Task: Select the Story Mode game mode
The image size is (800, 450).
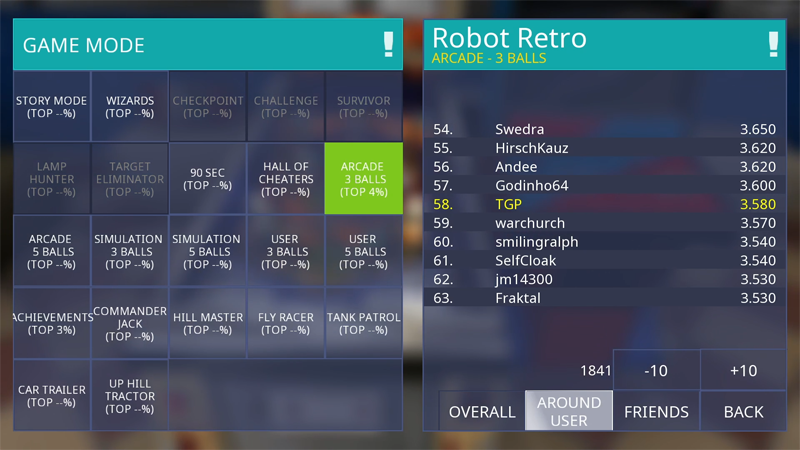Action: pyautogui.click(x=52, y=107)
